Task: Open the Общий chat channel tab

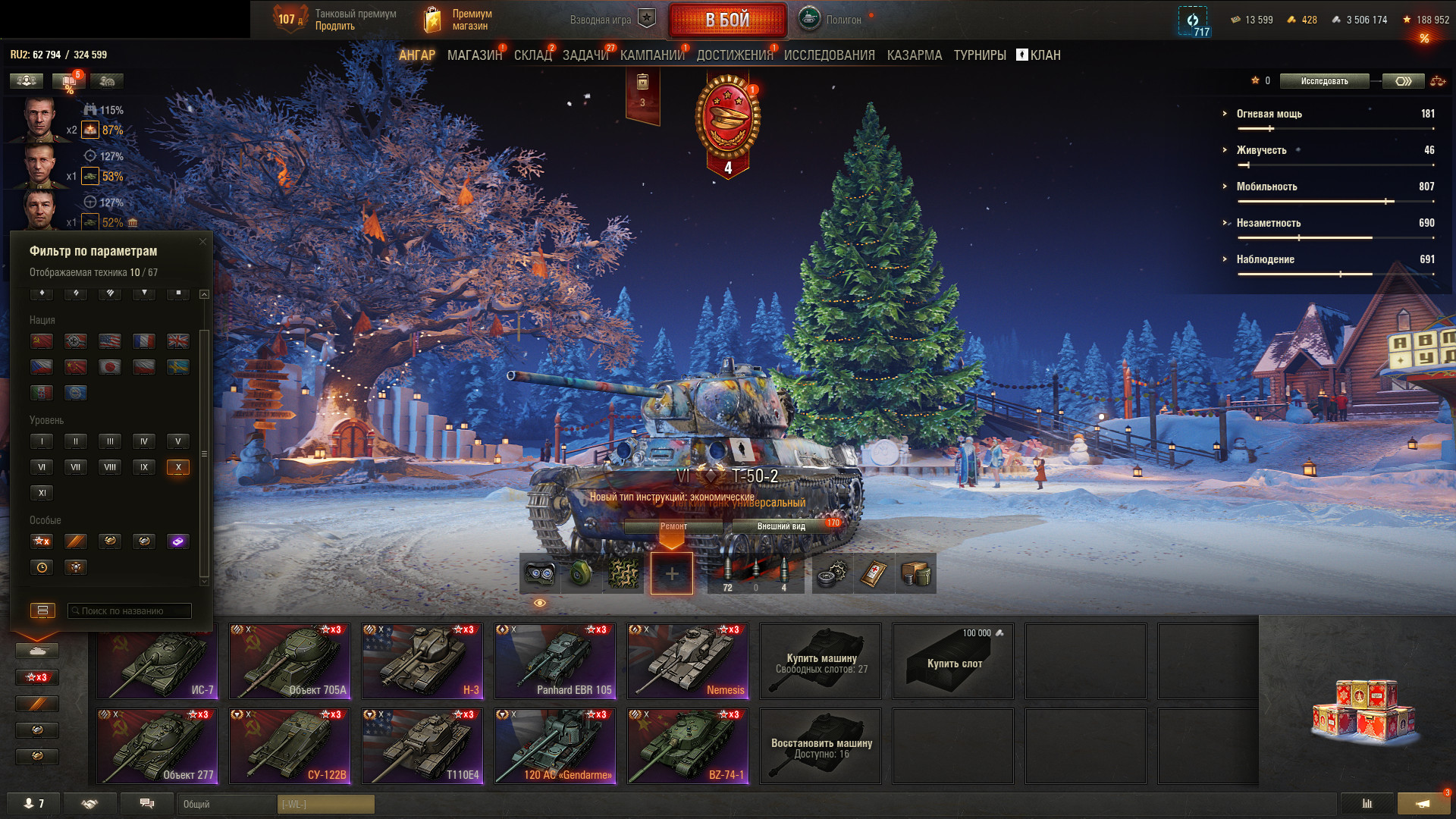Action: [x=226, y=804]
